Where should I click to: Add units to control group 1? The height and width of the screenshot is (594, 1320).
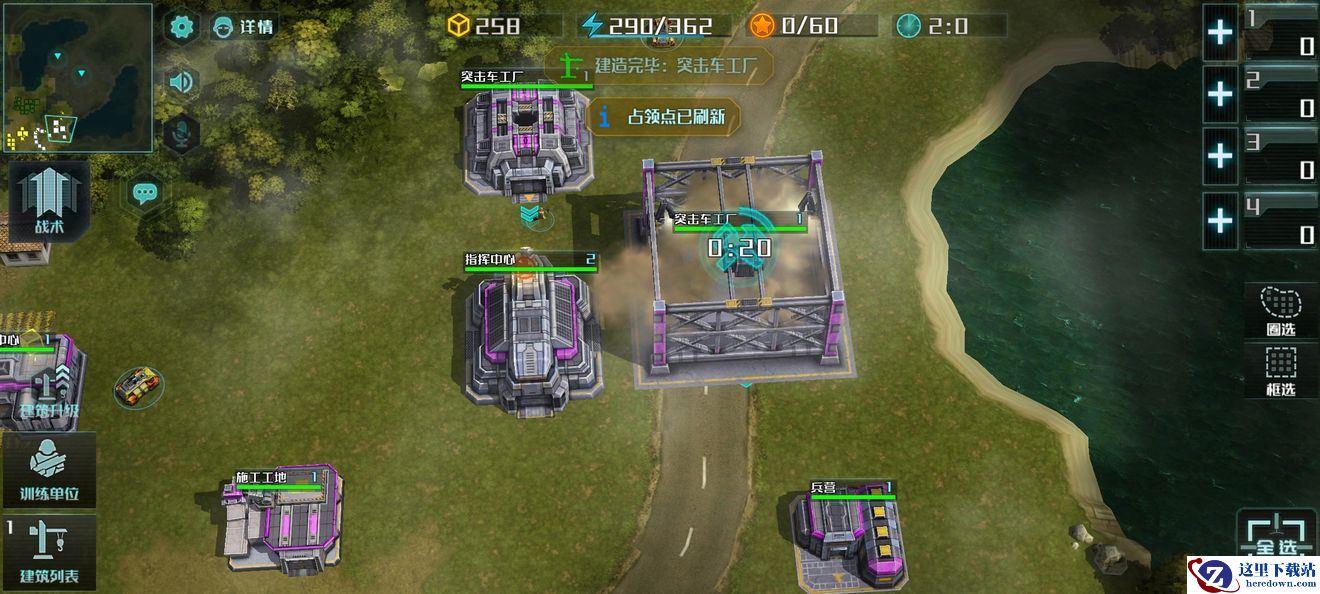point(1220,33)
